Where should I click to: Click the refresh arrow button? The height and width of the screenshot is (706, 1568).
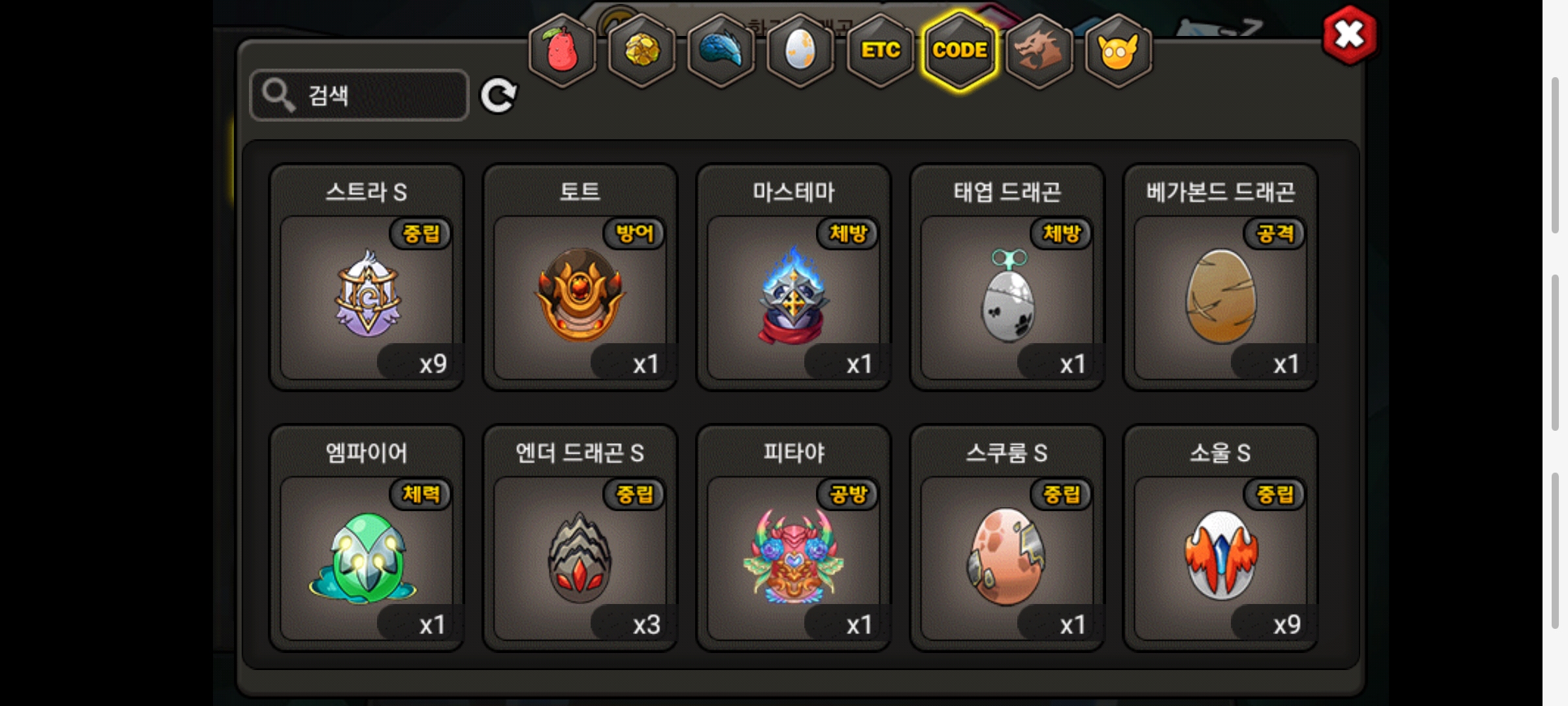(x=498, y=96)
